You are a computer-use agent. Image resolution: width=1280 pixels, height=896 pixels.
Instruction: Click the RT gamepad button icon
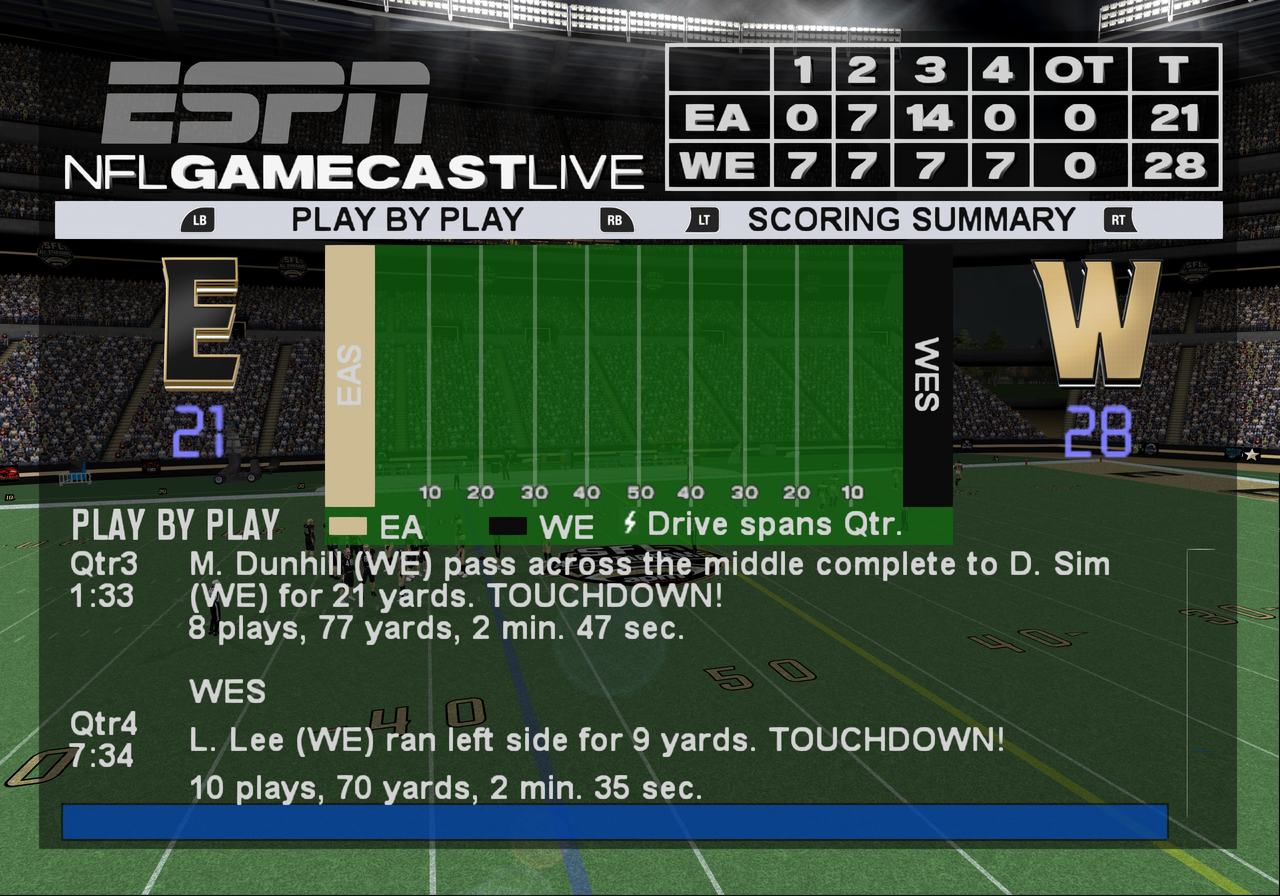pyautogui.click(x=1120, y=220)
